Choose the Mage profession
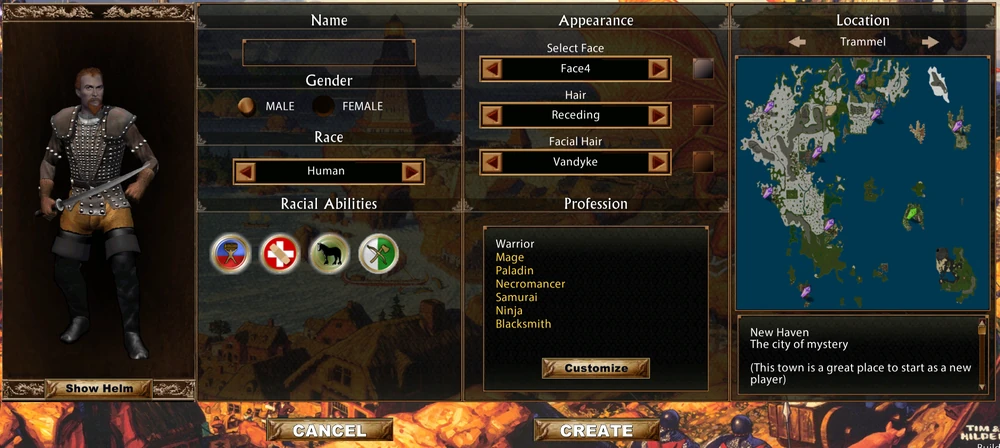Viewport: 1000px width, 448px height. [x=510, y=258]
